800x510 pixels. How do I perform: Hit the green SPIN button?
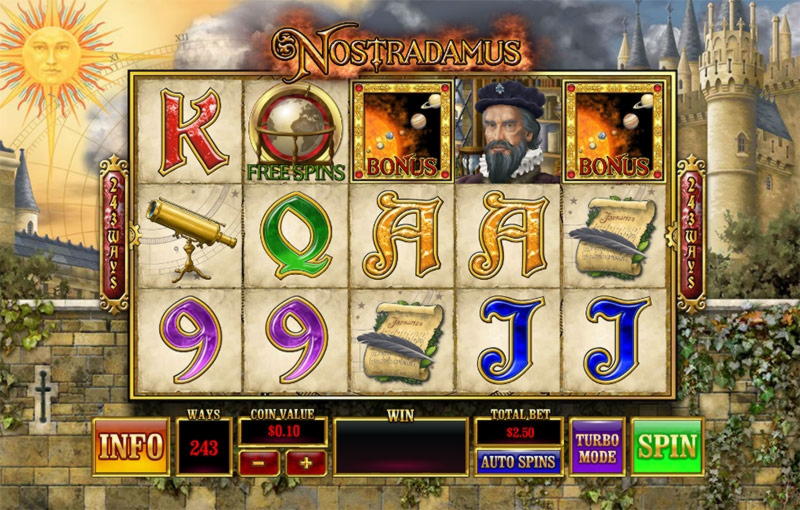pos(667,447)
